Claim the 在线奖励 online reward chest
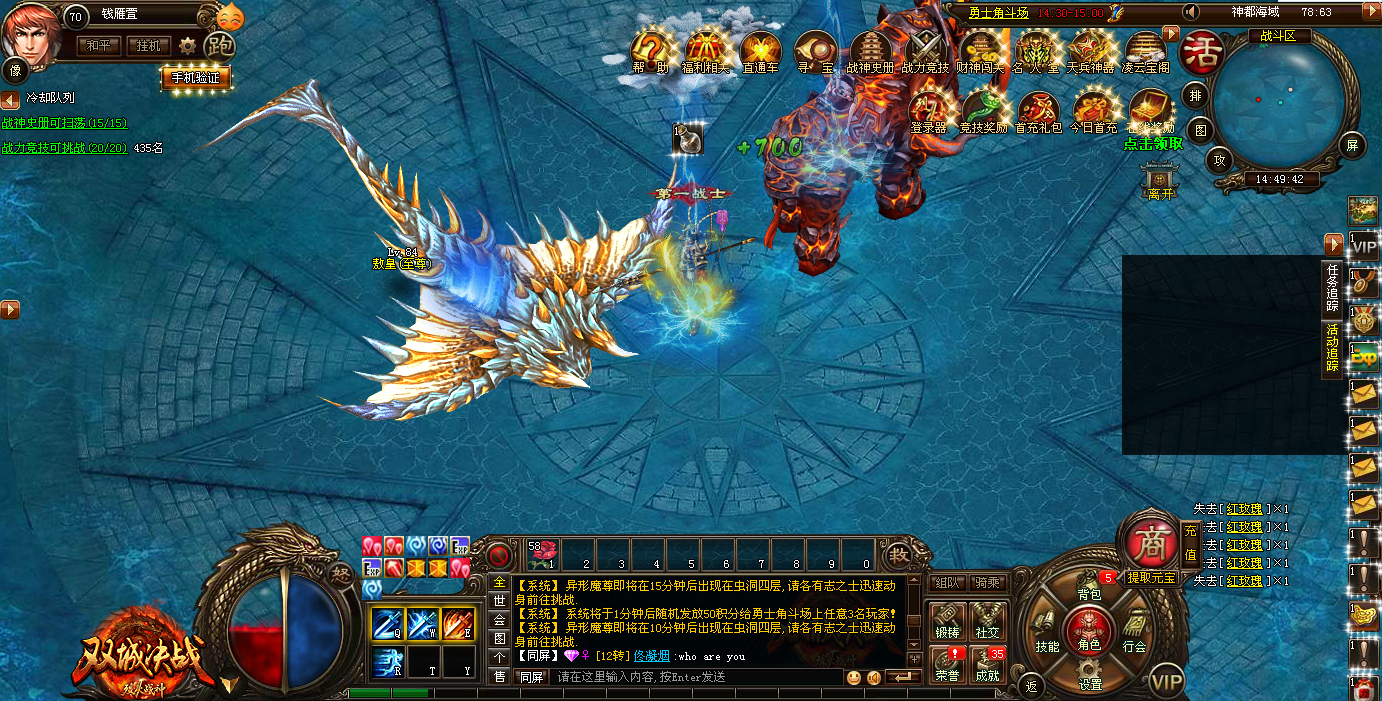 pyautogui.click(x=1151, y=112)
